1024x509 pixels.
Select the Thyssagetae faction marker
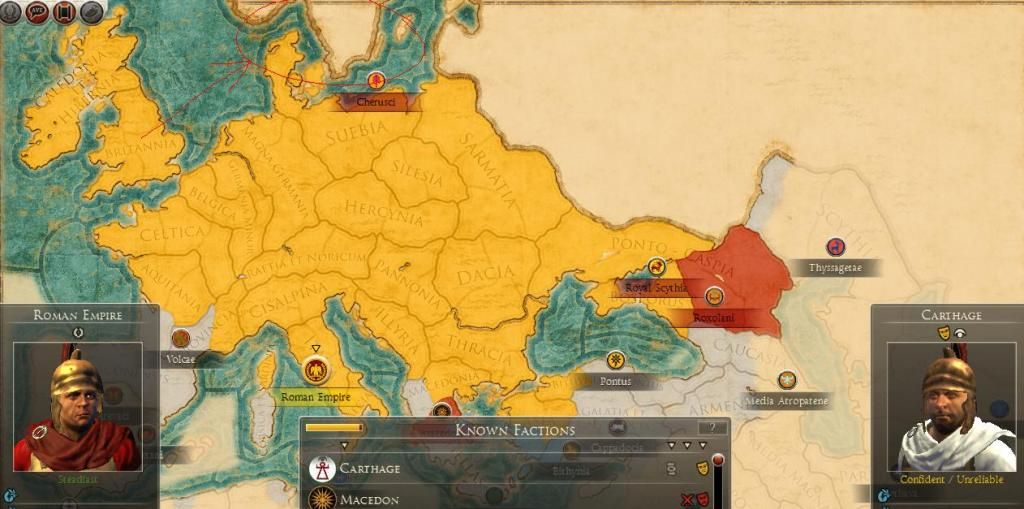[834, 247]
